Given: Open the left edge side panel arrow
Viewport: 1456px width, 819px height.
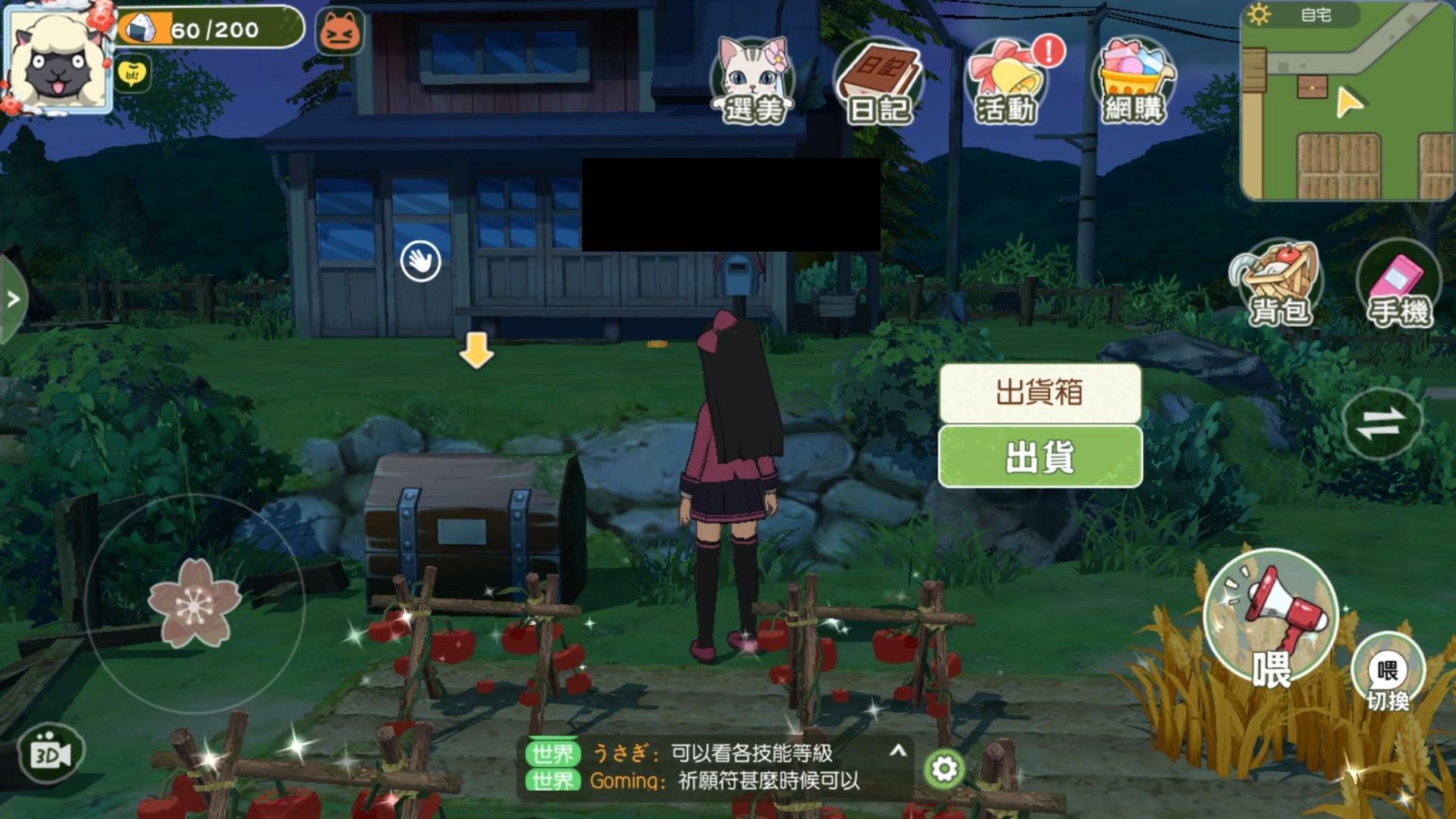Looking at the screenshot, I should point(11,297).
